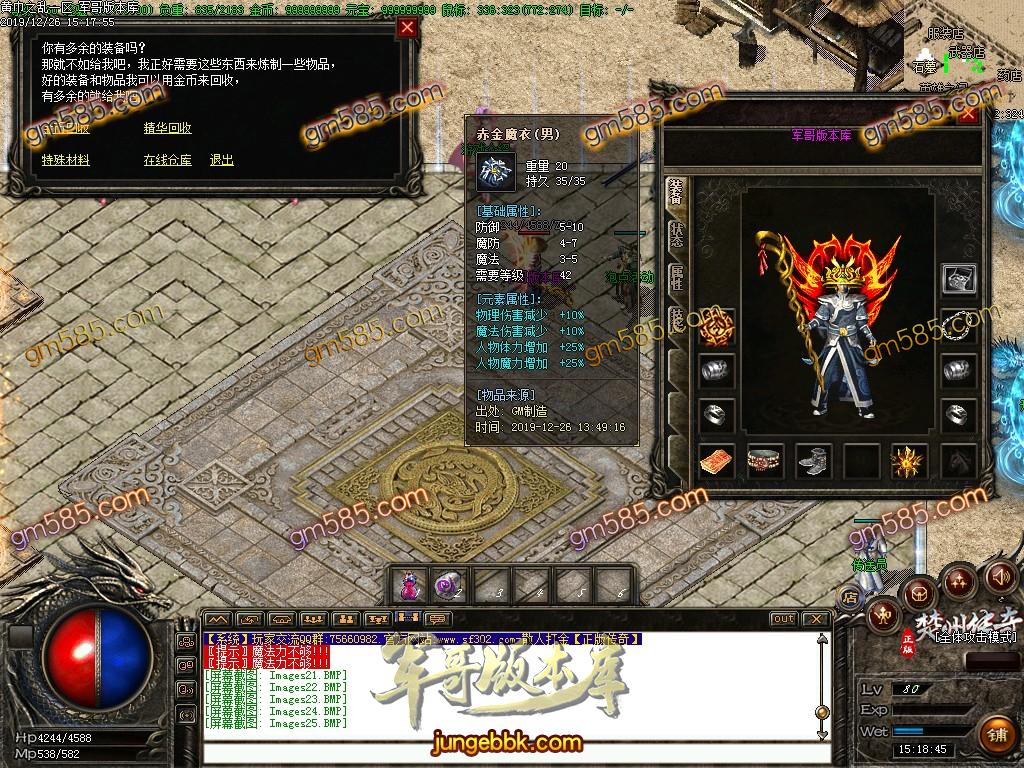
Task: Toggle the sound speaker button
Action: coord(1000,577)
